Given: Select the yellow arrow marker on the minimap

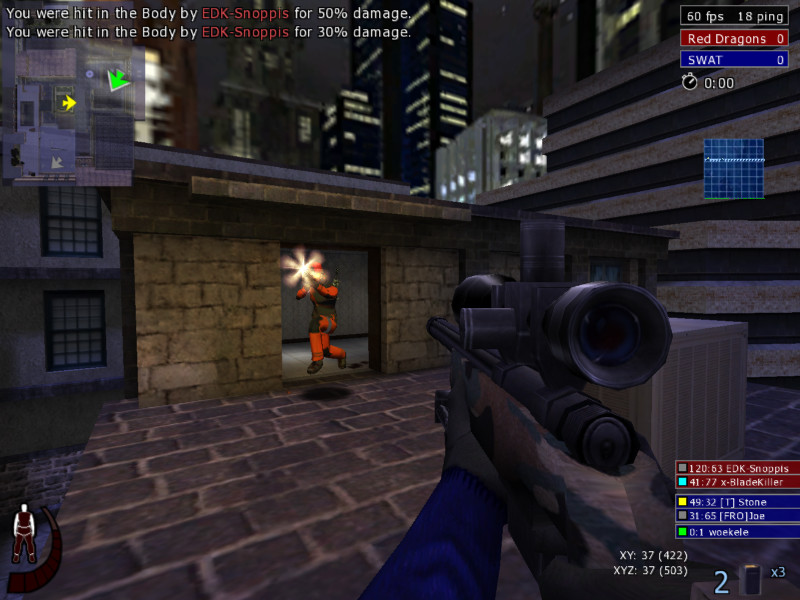Looking at the screenshot, I should 68,102.
